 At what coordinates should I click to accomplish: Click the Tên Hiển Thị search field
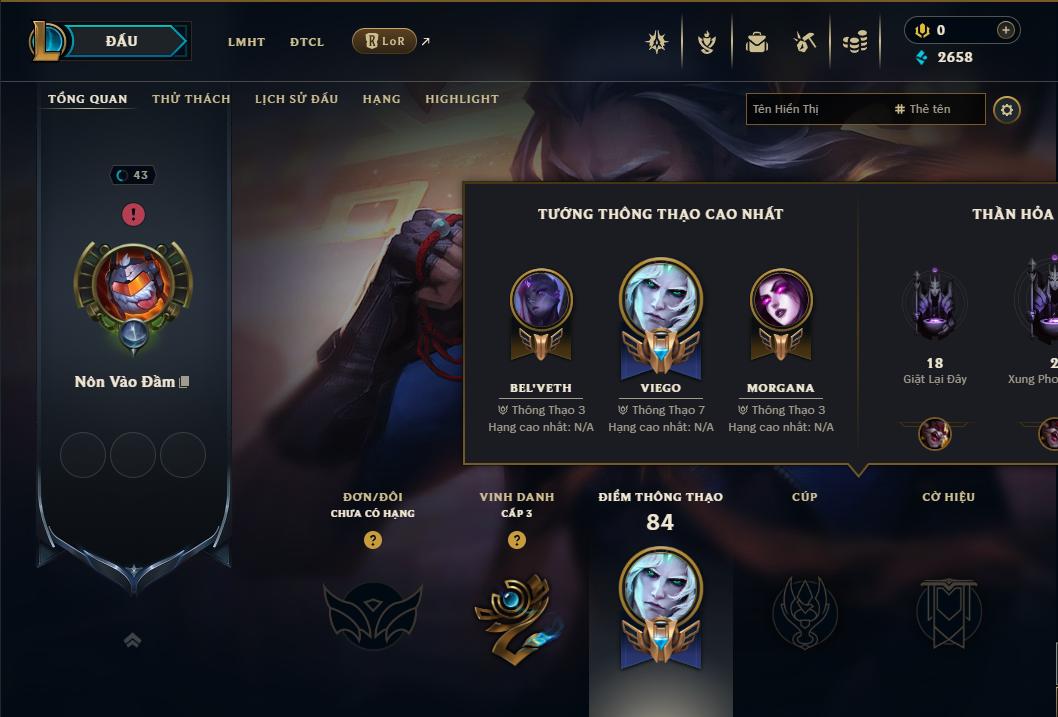815,109
